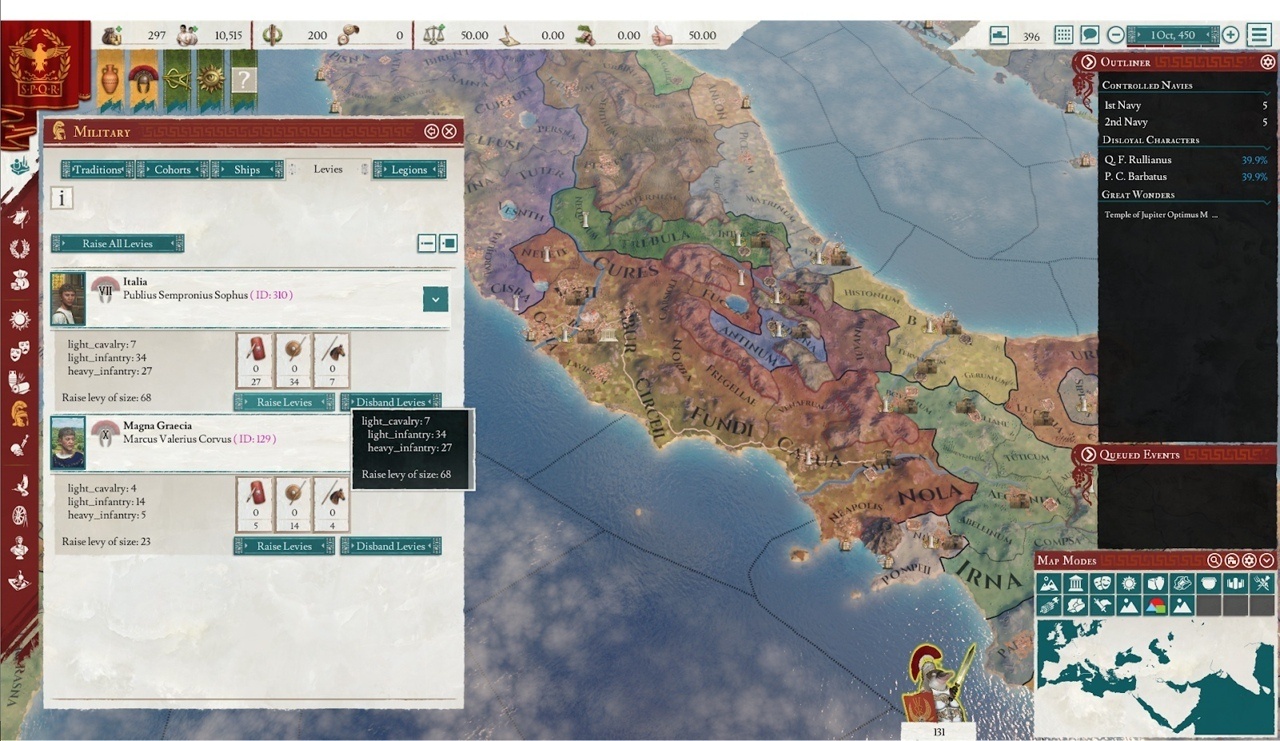
Task: Click the info 'i' button
Action: click(x=62, y=198)
